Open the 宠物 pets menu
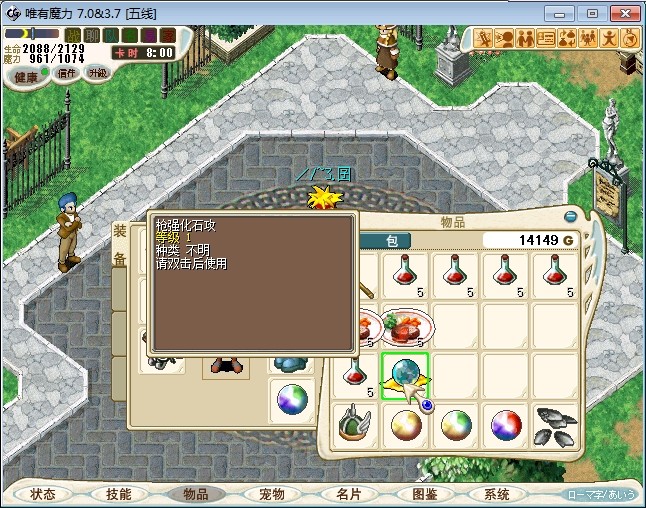646x508 pixels. [272, 494]
